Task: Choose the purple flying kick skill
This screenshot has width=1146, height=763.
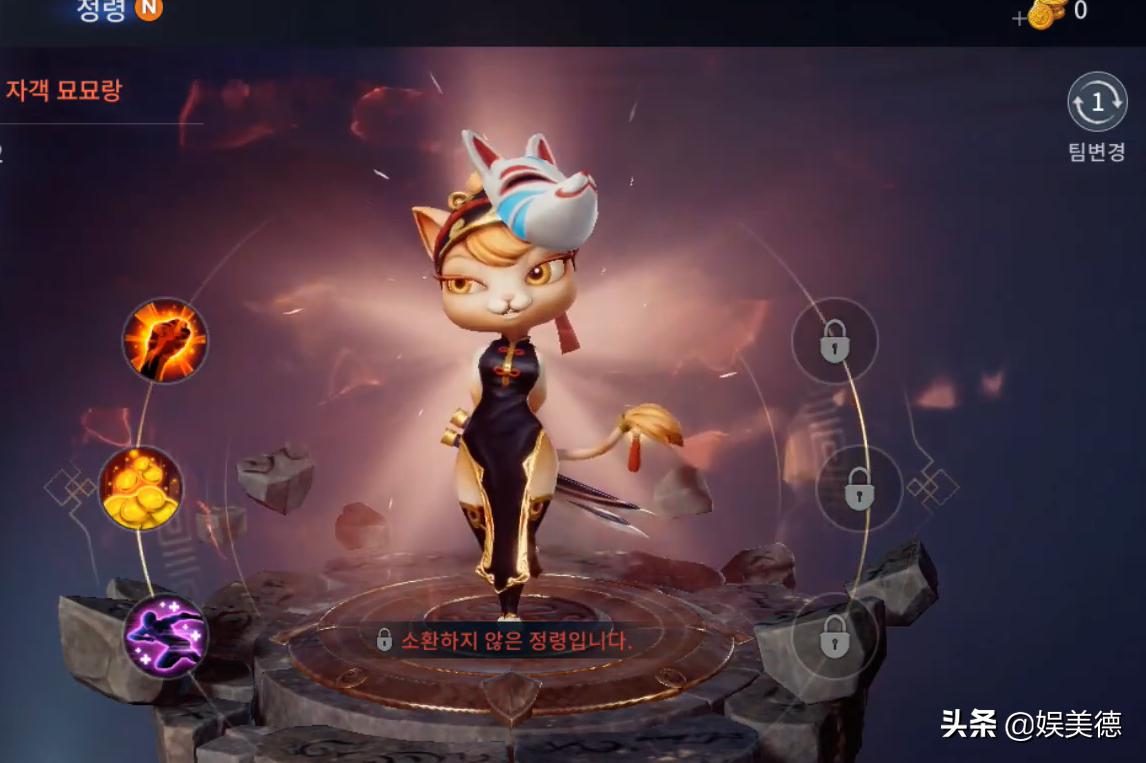Action: pos(166,636)
